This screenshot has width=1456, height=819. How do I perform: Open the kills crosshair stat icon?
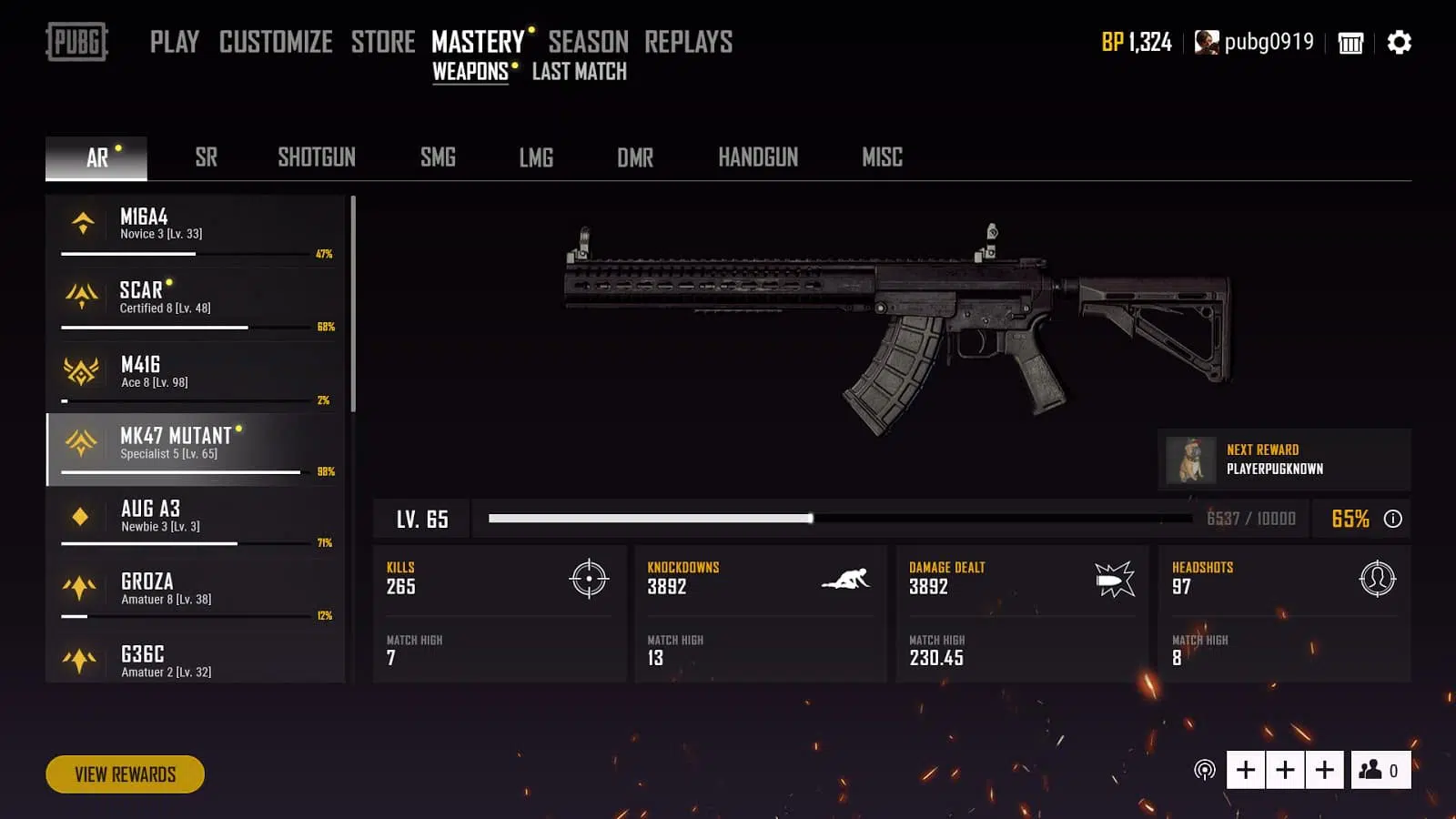point(591,580)
